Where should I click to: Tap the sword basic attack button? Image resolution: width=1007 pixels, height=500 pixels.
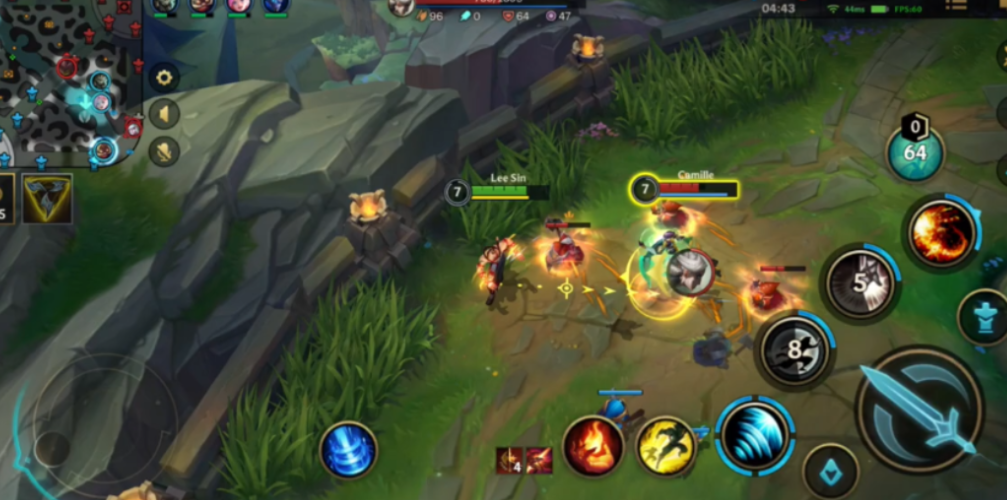point(920,408)
